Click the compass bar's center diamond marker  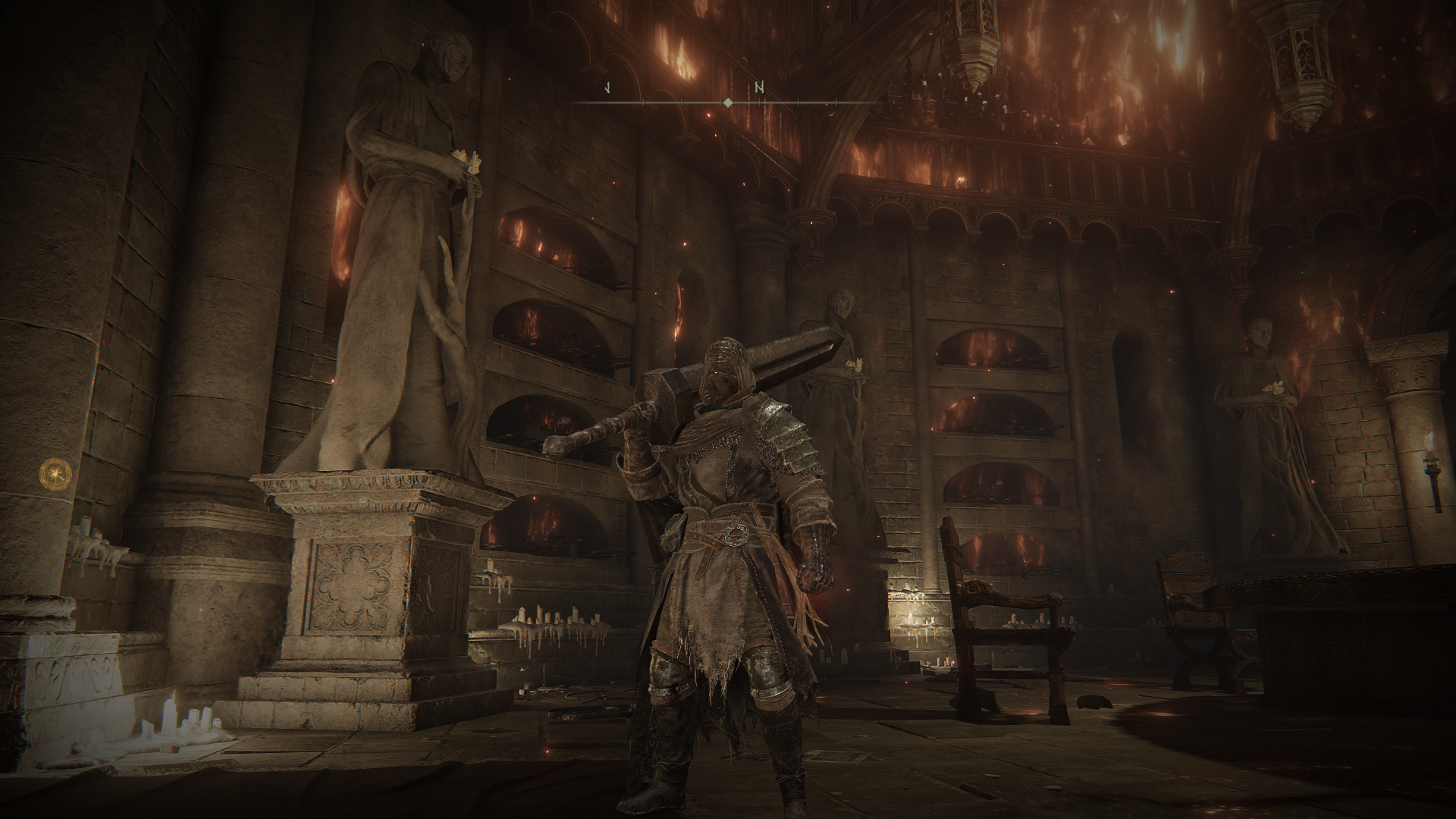(727, 102)
